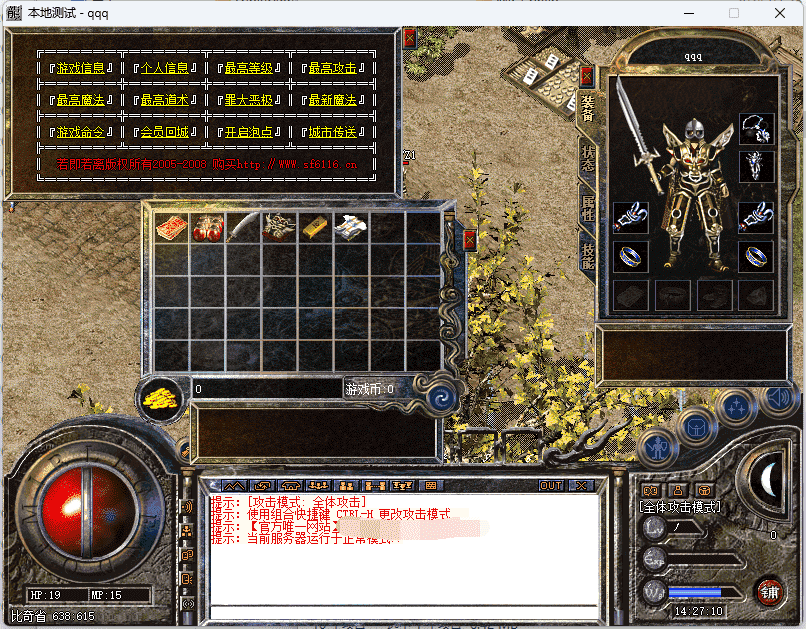
Task: Switch to the 状态 tab
Action: tap(588, 160)
